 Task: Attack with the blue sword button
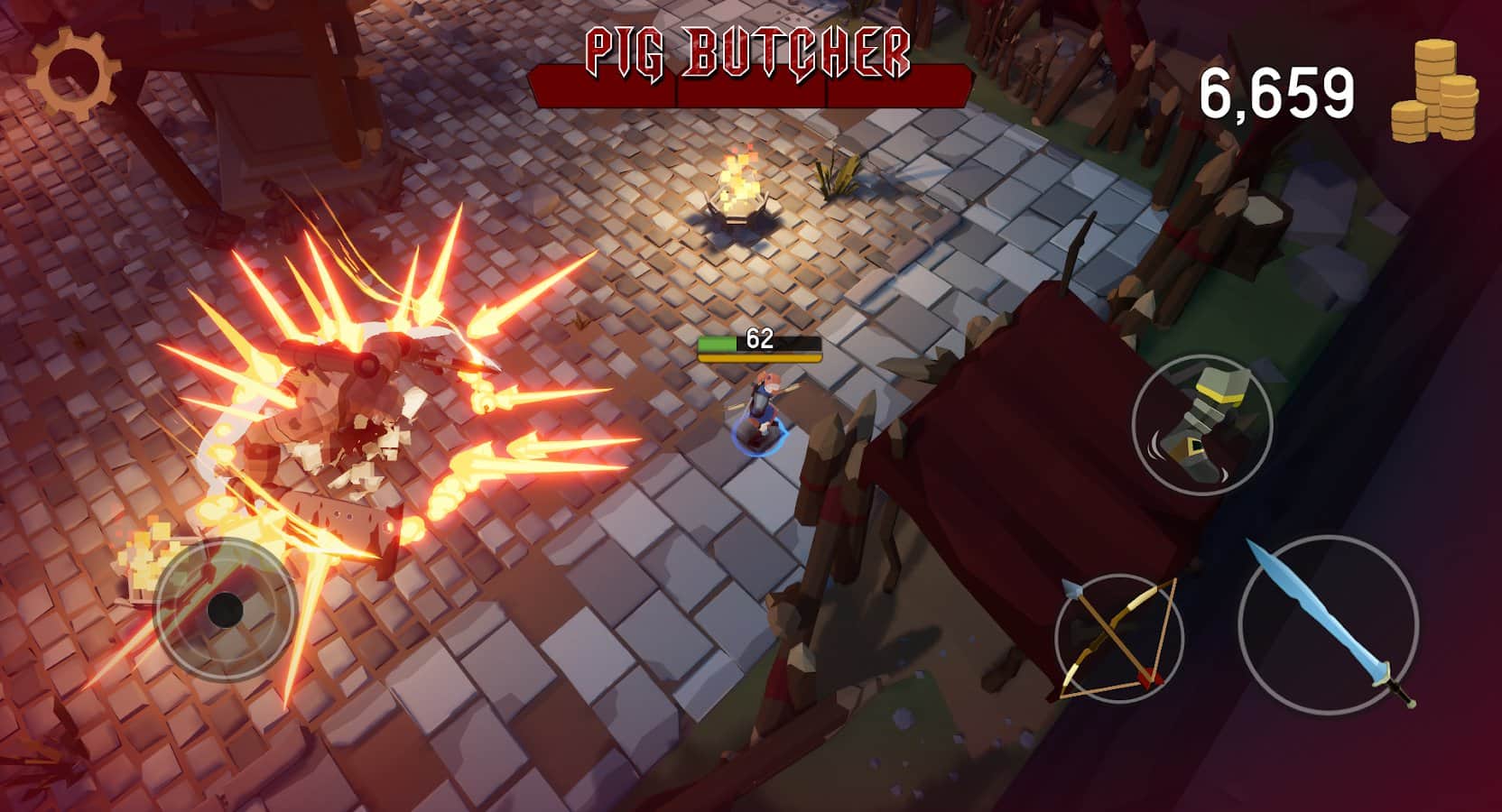[1328, 625]
